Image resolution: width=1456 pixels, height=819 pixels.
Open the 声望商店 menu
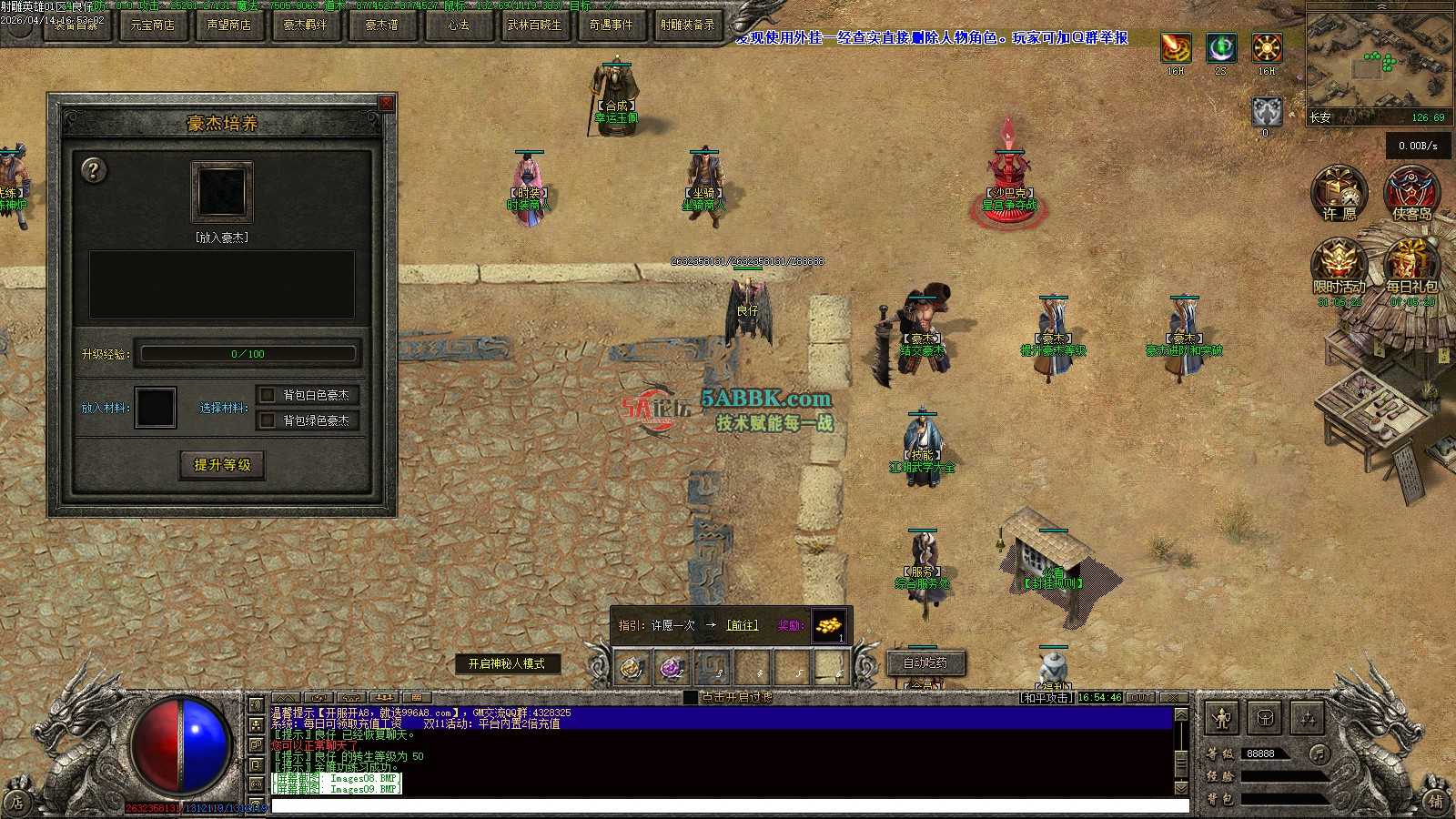coord(229,25)
